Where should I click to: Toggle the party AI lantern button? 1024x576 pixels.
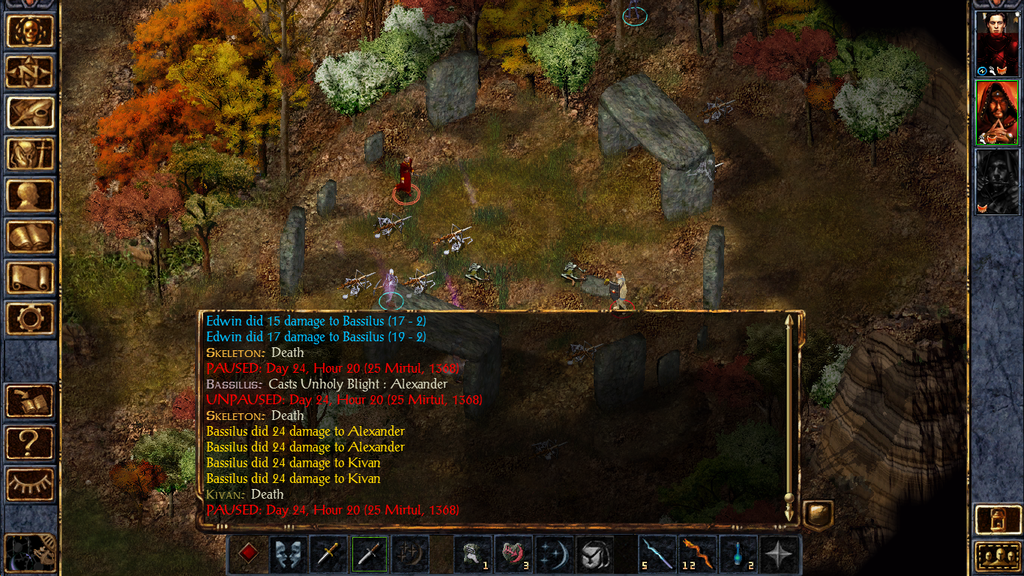(997, 519)
